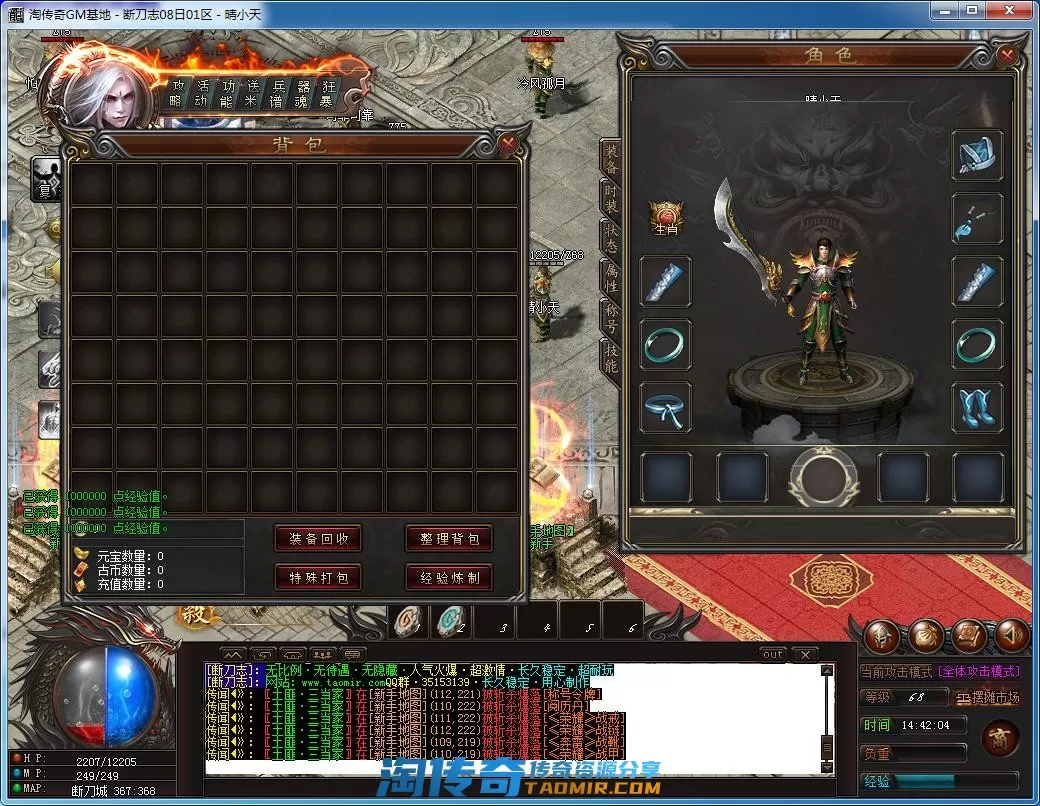This screenshot has height=806, width=1040.
Task: Sort the bag with 整理背包
Action: tap(449, 538)
